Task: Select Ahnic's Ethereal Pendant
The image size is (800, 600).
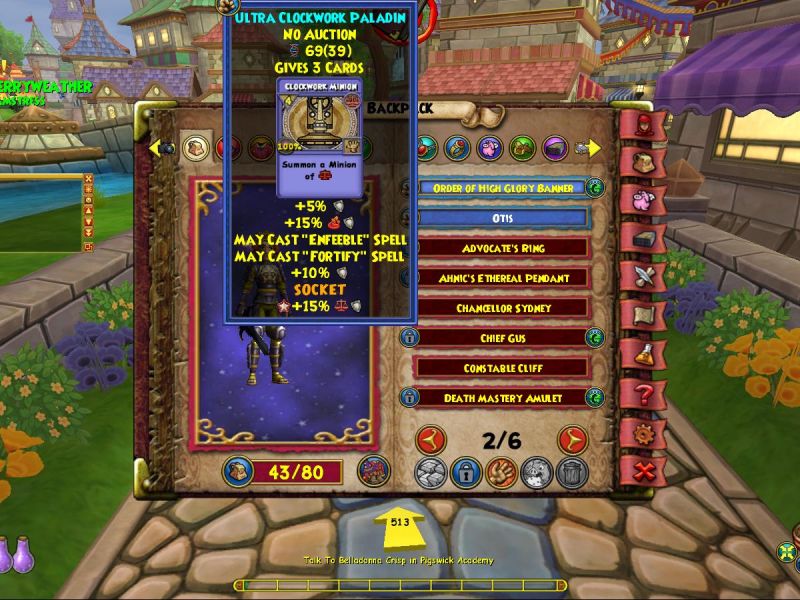Action: (x=503, y=277)
